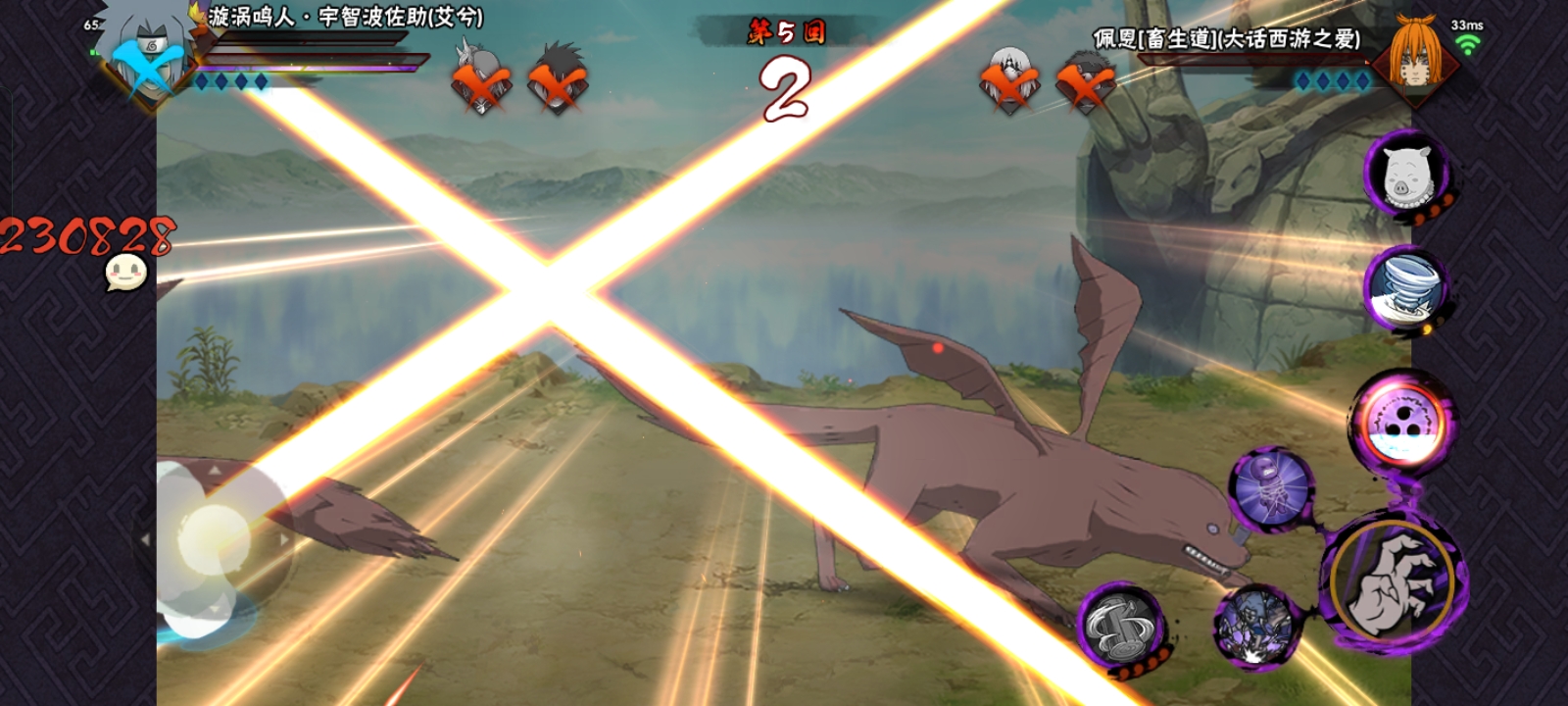1568x706 pixels.
Task: Tap Pain's orange-haired portrait
Action: point(1414,54)
